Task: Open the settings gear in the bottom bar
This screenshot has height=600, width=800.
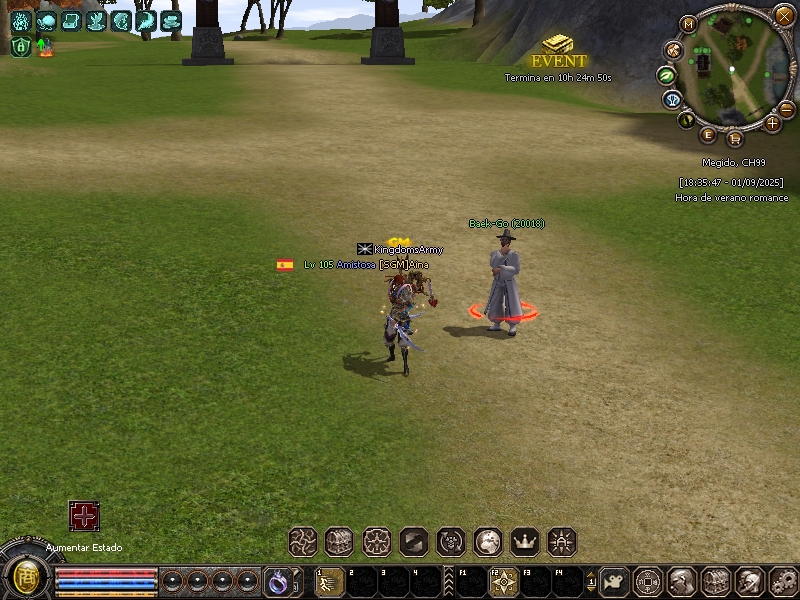Action: tap(783, 580)
